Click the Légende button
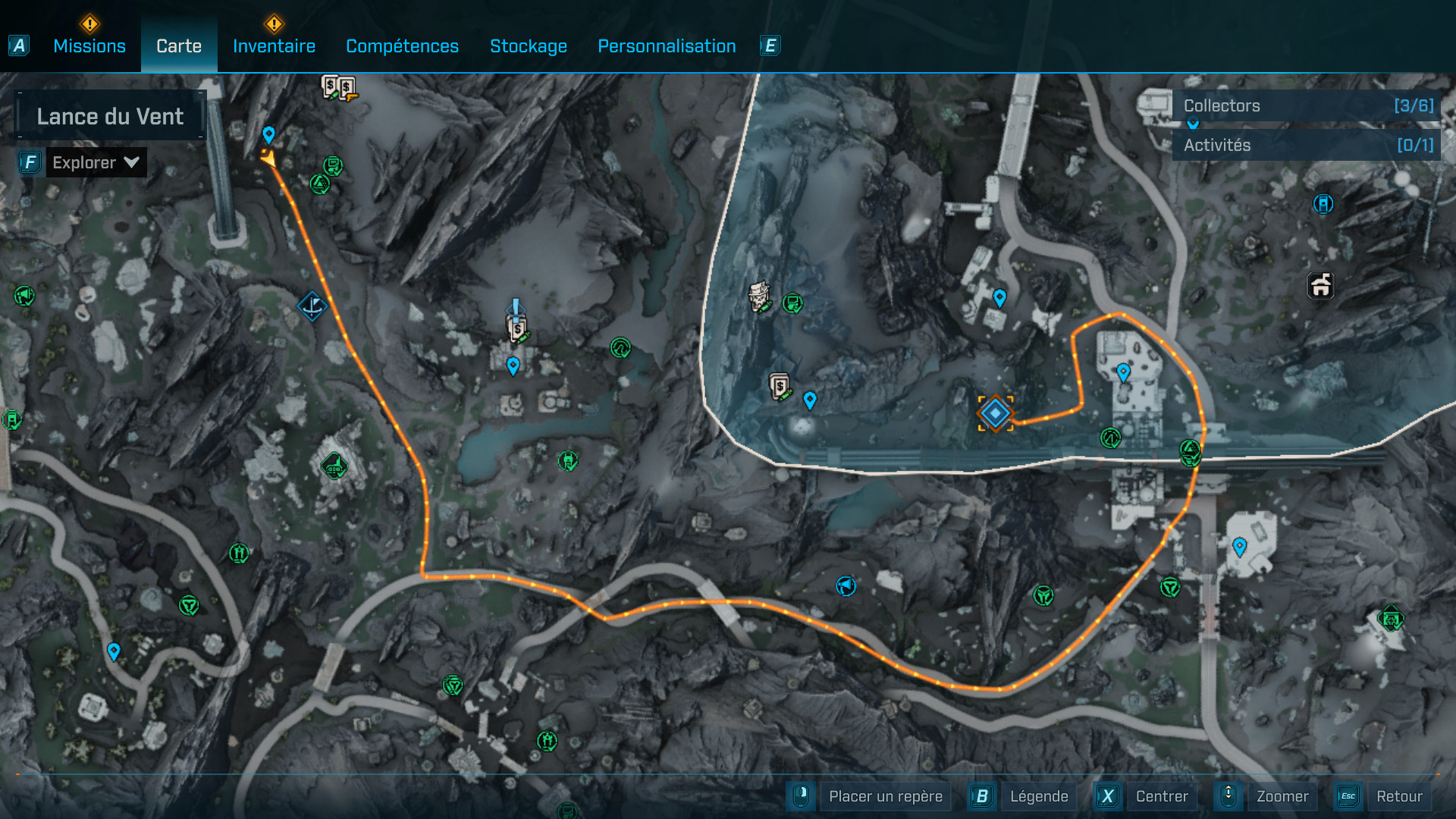Viewport: 1456px width, 819px height. [1038, 796]
